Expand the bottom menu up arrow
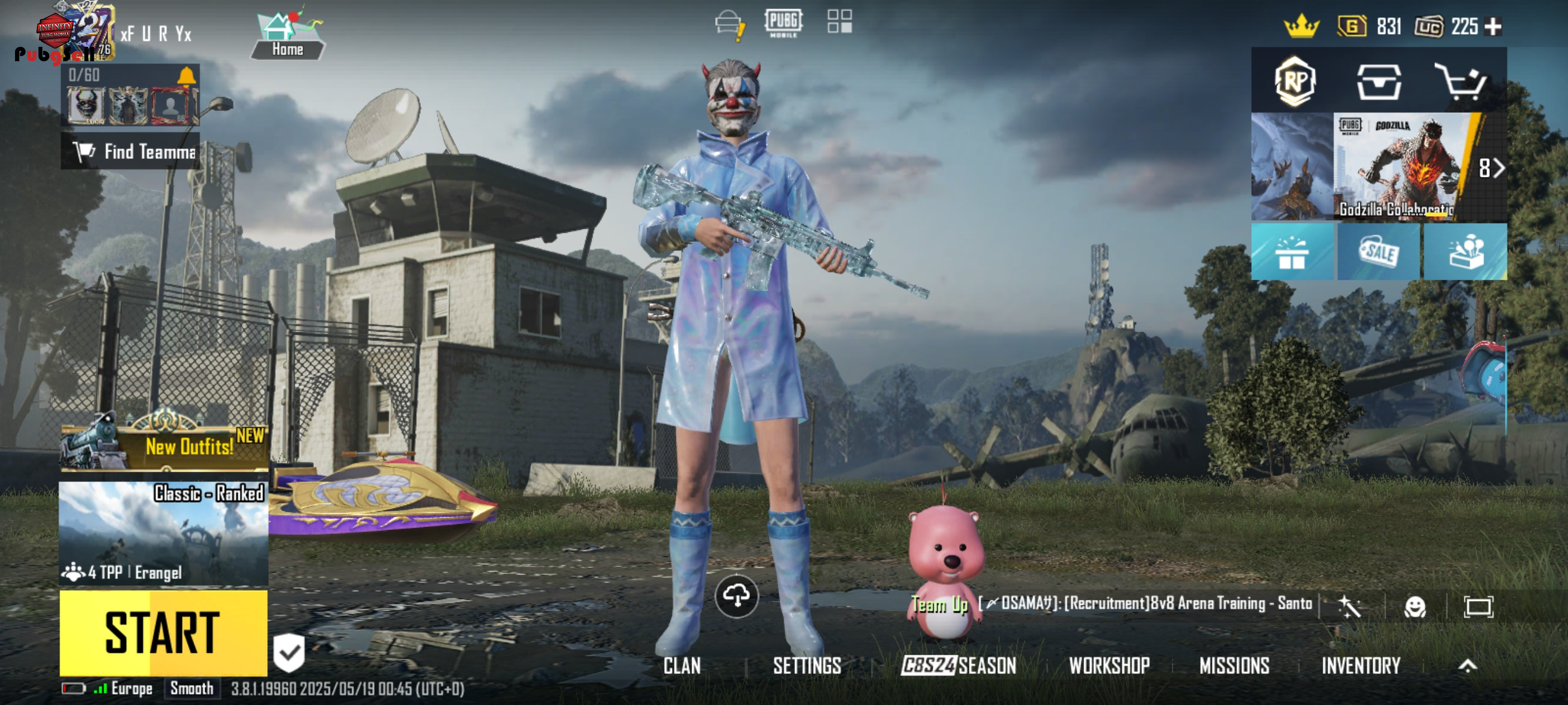Viewport: 1568px width, 705px height. click(x=1467, y=666)
